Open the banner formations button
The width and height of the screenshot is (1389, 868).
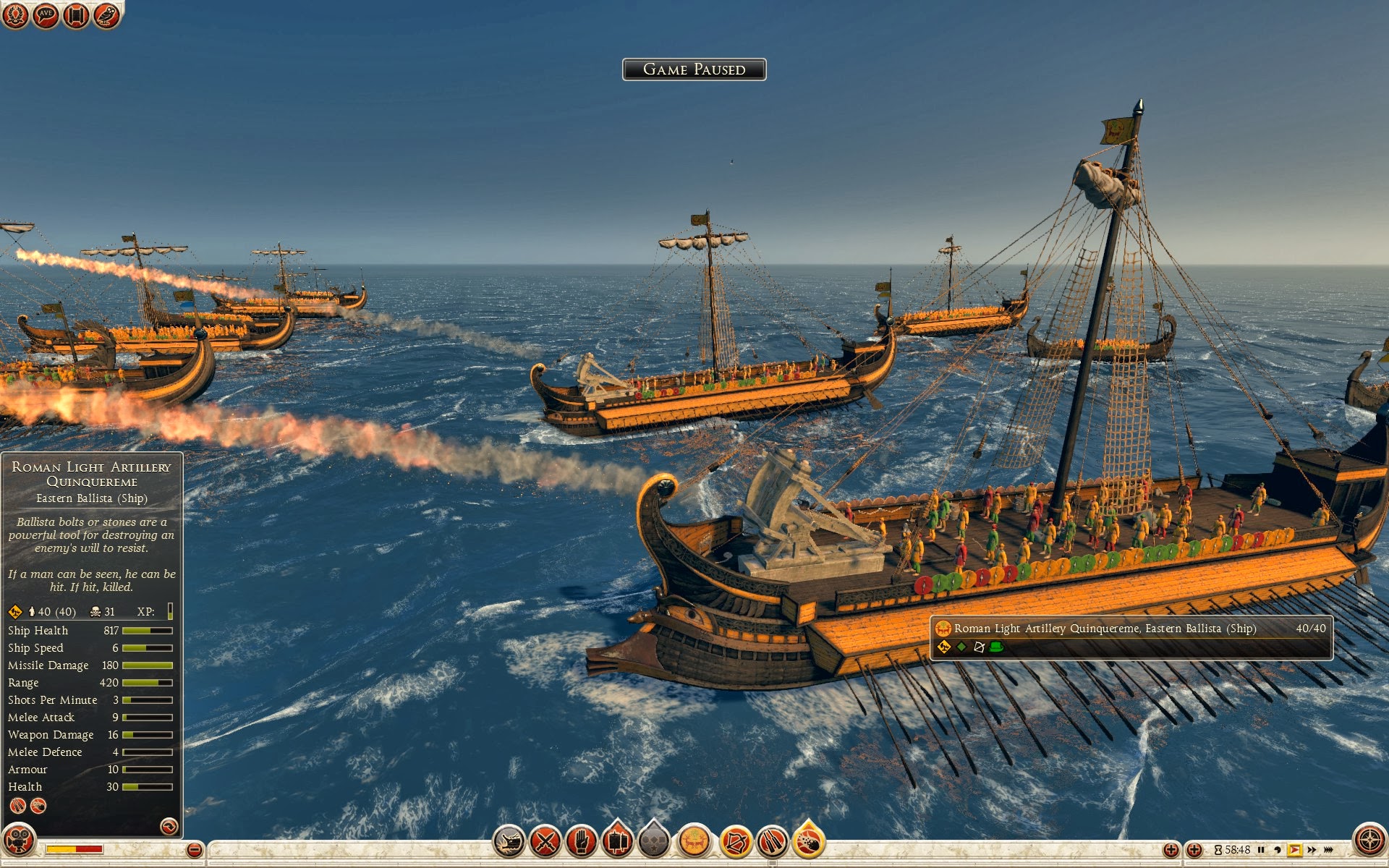tap(617, 842)
